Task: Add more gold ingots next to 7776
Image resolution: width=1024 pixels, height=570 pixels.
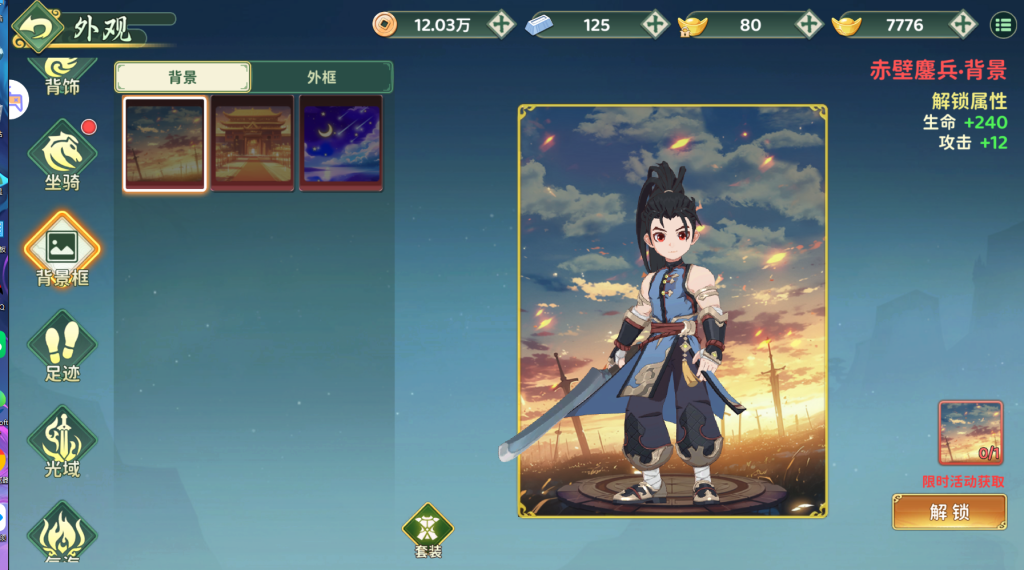Action: pyautogui.click(x=962, y=24)
